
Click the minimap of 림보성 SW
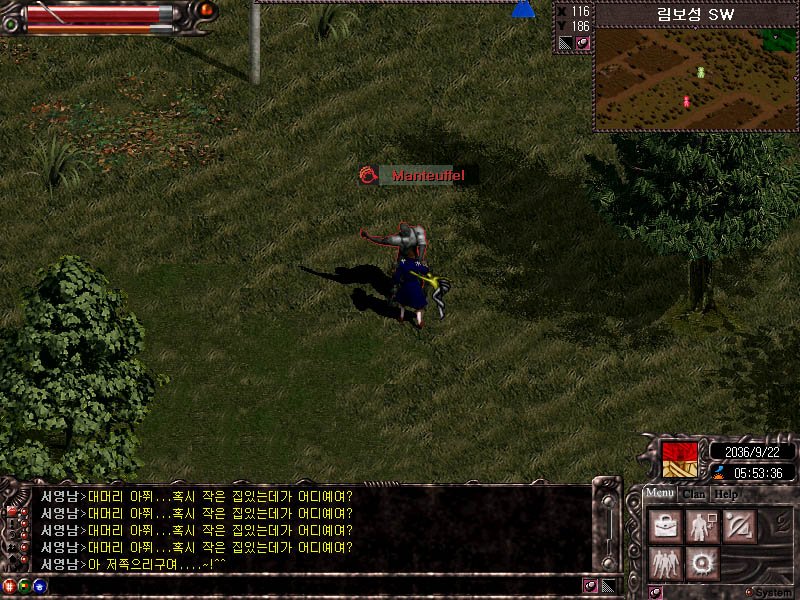694,81
